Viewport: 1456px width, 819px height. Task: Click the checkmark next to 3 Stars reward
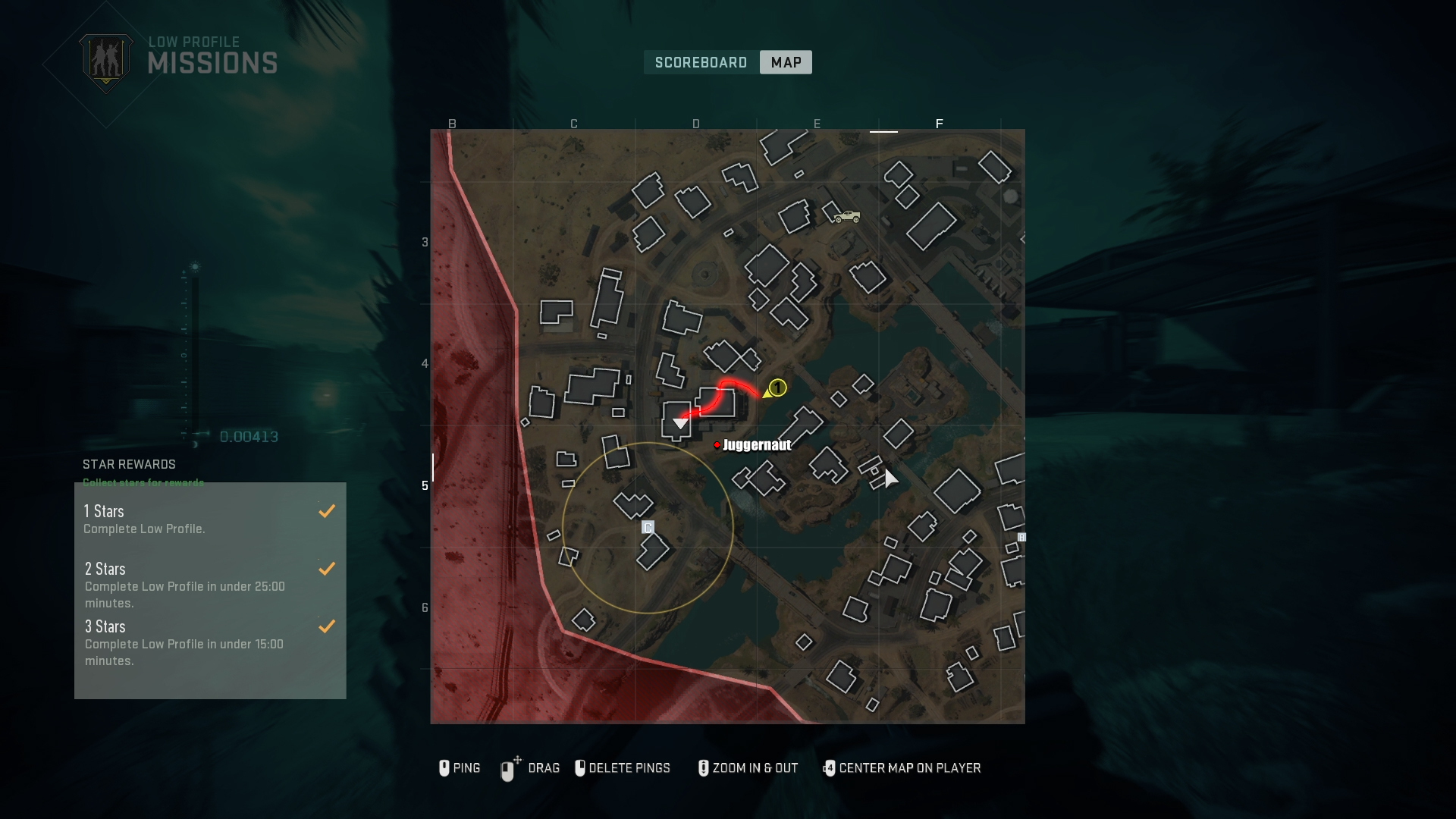[x=327, y=626]
